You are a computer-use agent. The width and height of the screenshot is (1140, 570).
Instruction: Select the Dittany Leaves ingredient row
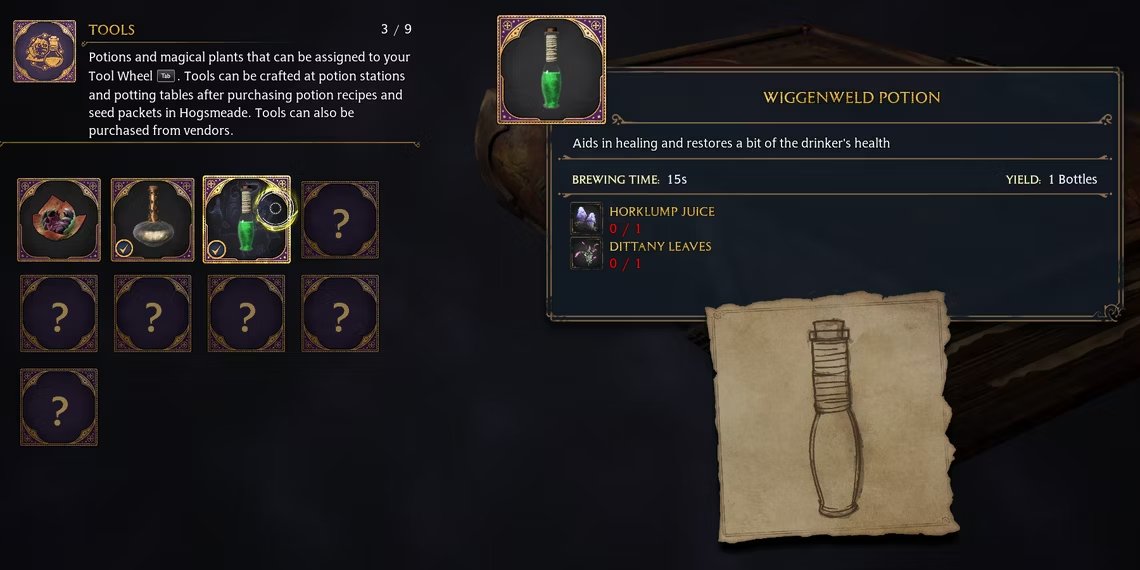[x=643, y=254]
